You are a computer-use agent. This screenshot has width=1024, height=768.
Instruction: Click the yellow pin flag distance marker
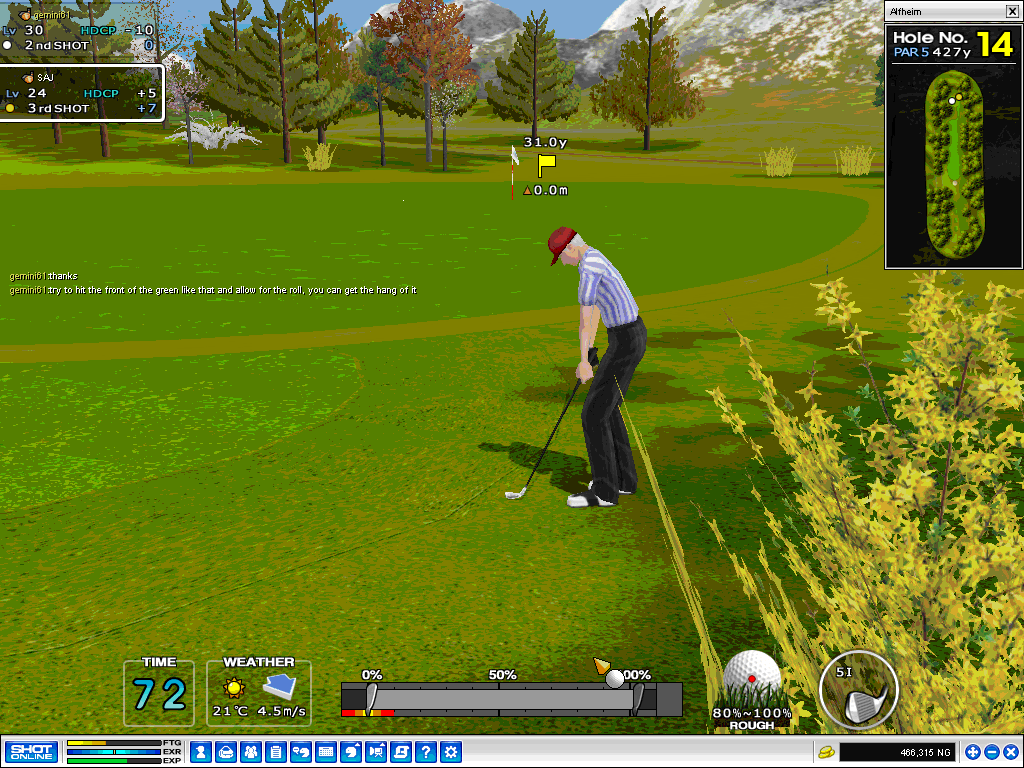point(546,165)
